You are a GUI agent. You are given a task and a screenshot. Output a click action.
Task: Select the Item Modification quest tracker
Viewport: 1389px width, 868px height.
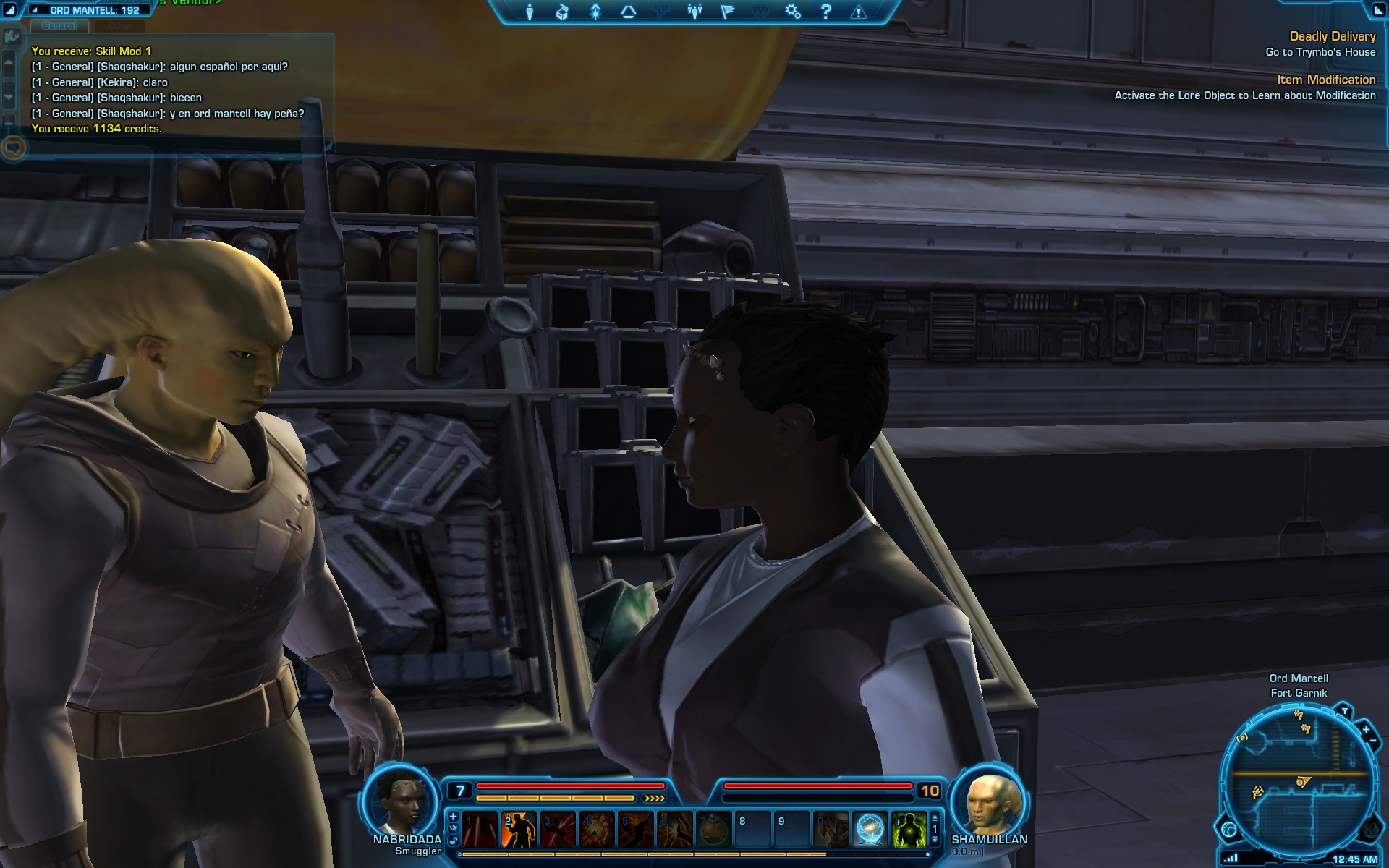point(1325,80)
